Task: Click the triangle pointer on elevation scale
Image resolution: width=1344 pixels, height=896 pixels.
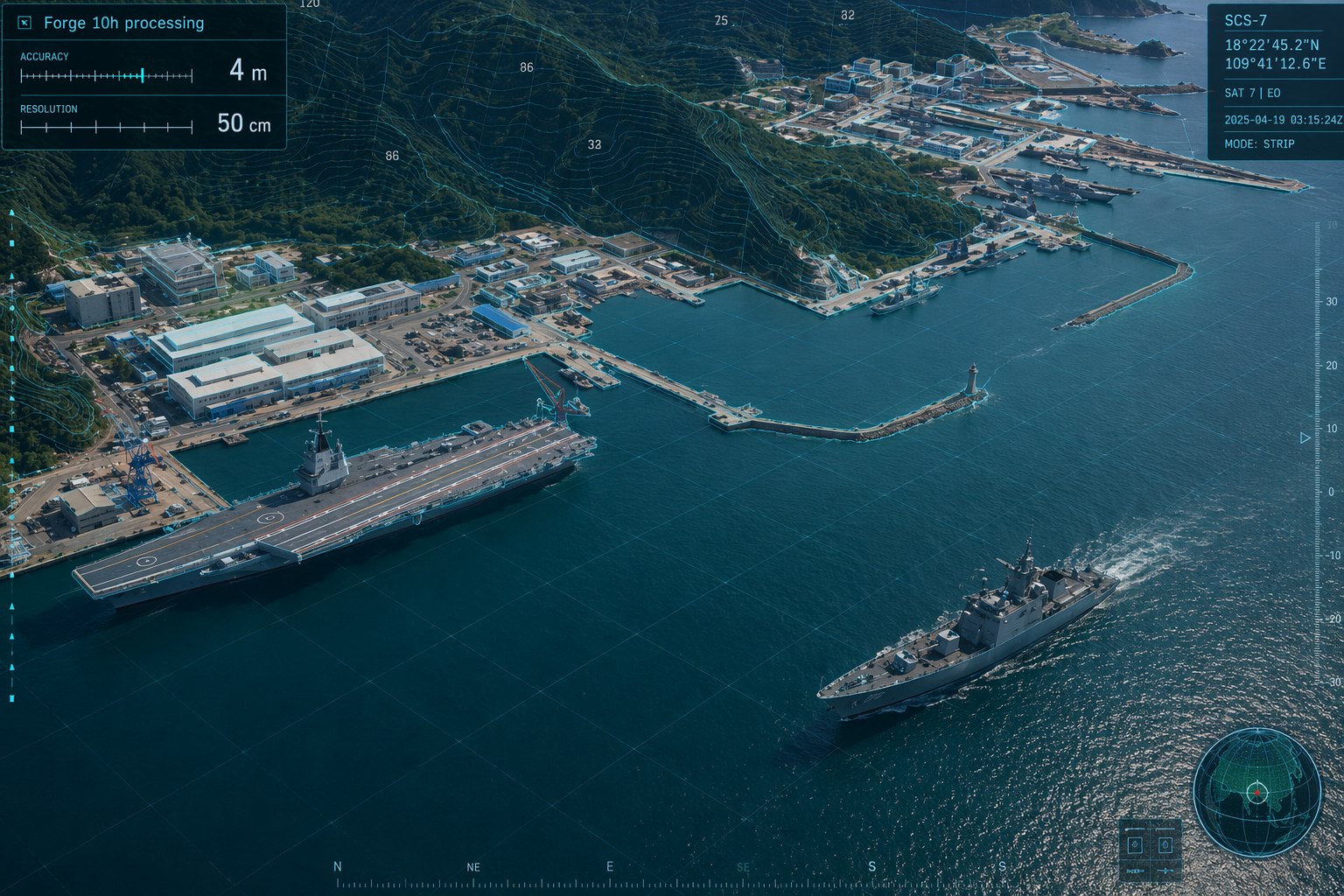Action: 1305,437
